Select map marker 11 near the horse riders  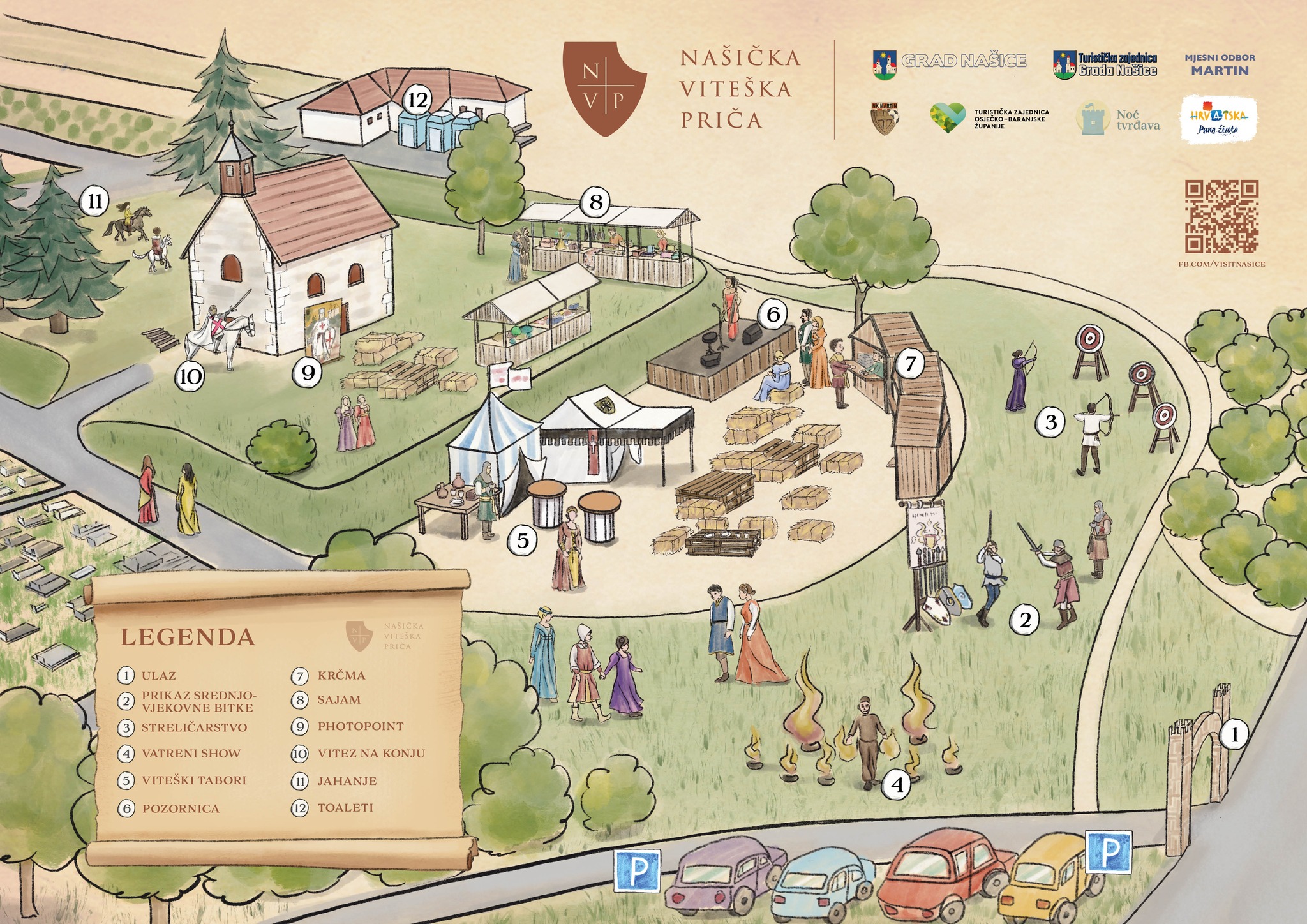pos(94,202)
